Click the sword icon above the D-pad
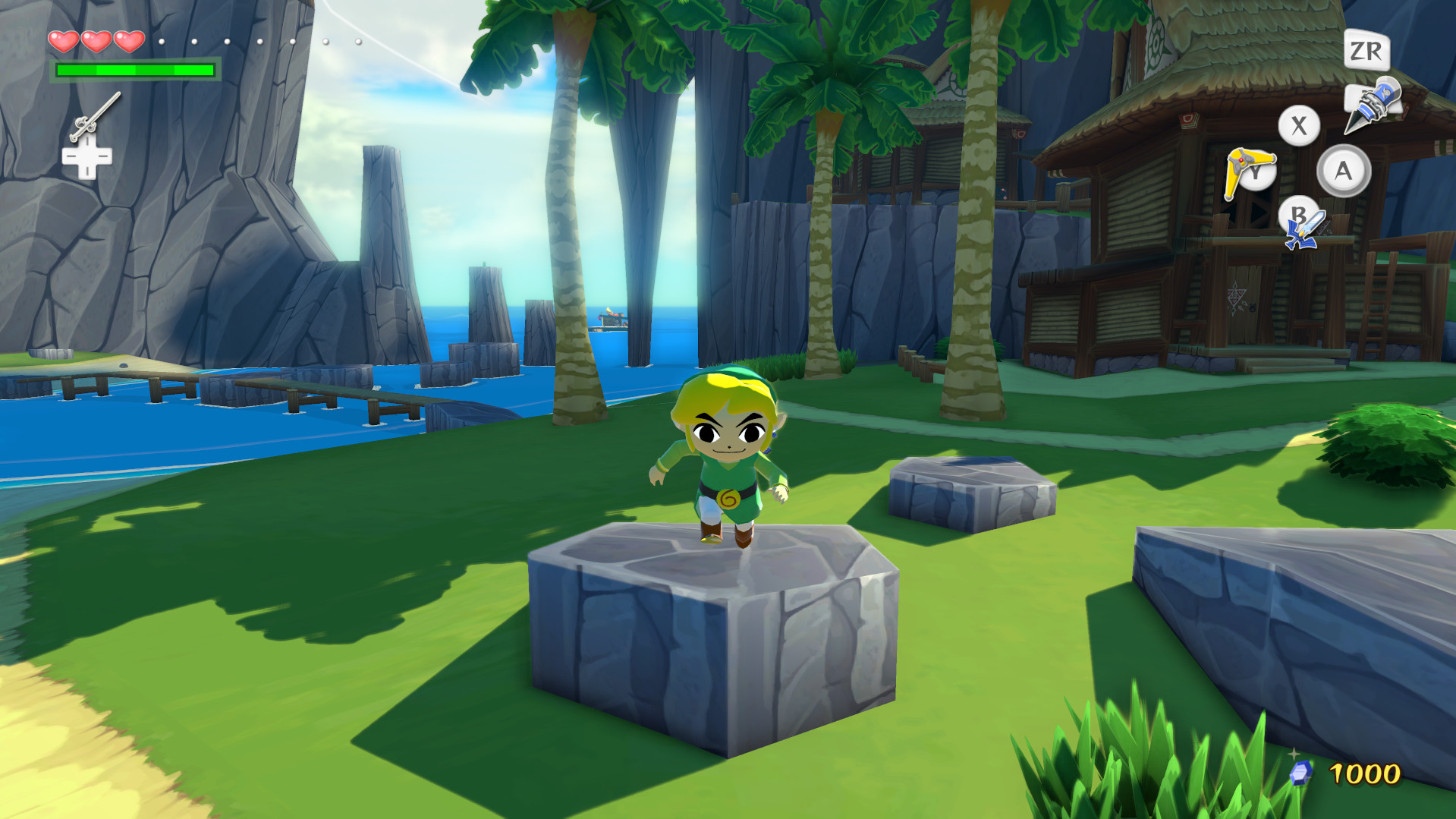1456x819 pixels. tap(96, 115)
